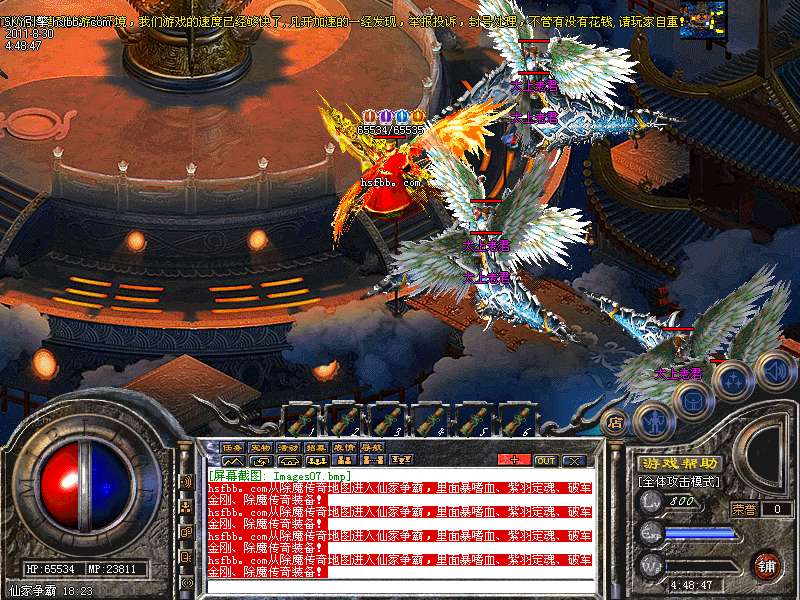The height and width of the screenshot is (600, 800).
Task: Close the chat panel with X
Action: pyautogui.click(x=574, y=460)
